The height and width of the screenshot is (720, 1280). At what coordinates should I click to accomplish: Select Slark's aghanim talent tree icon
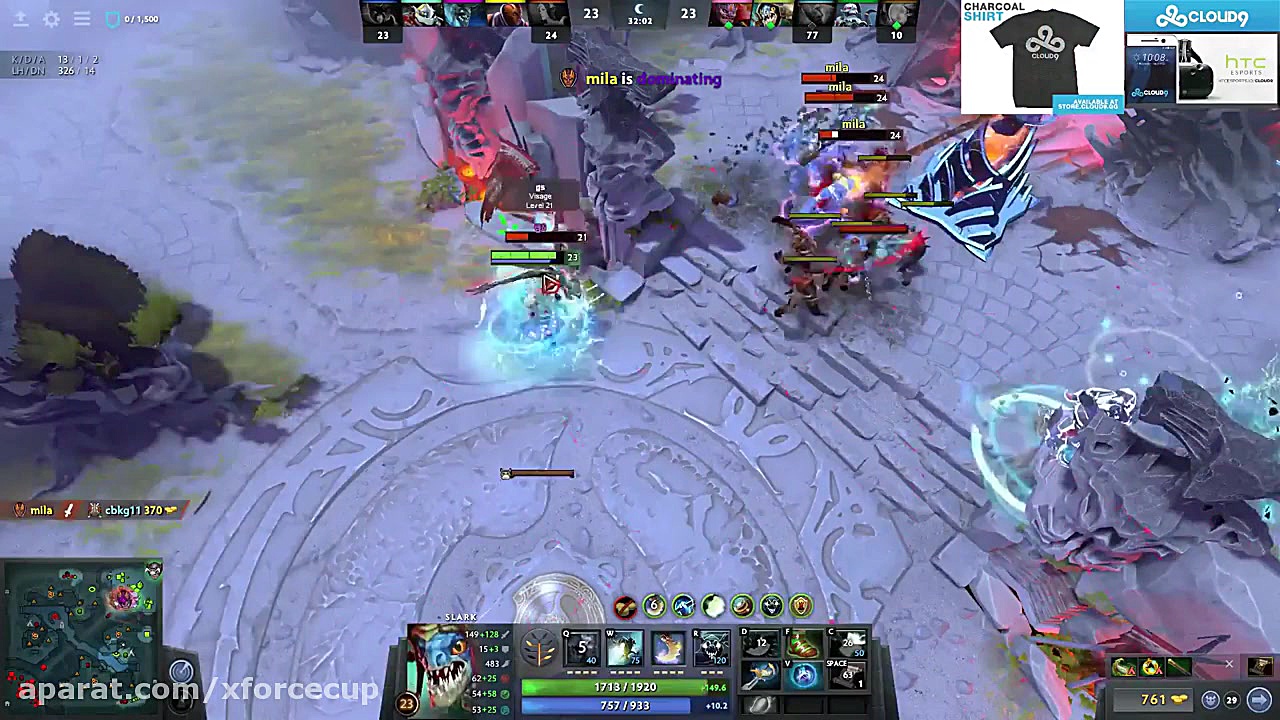537,649
